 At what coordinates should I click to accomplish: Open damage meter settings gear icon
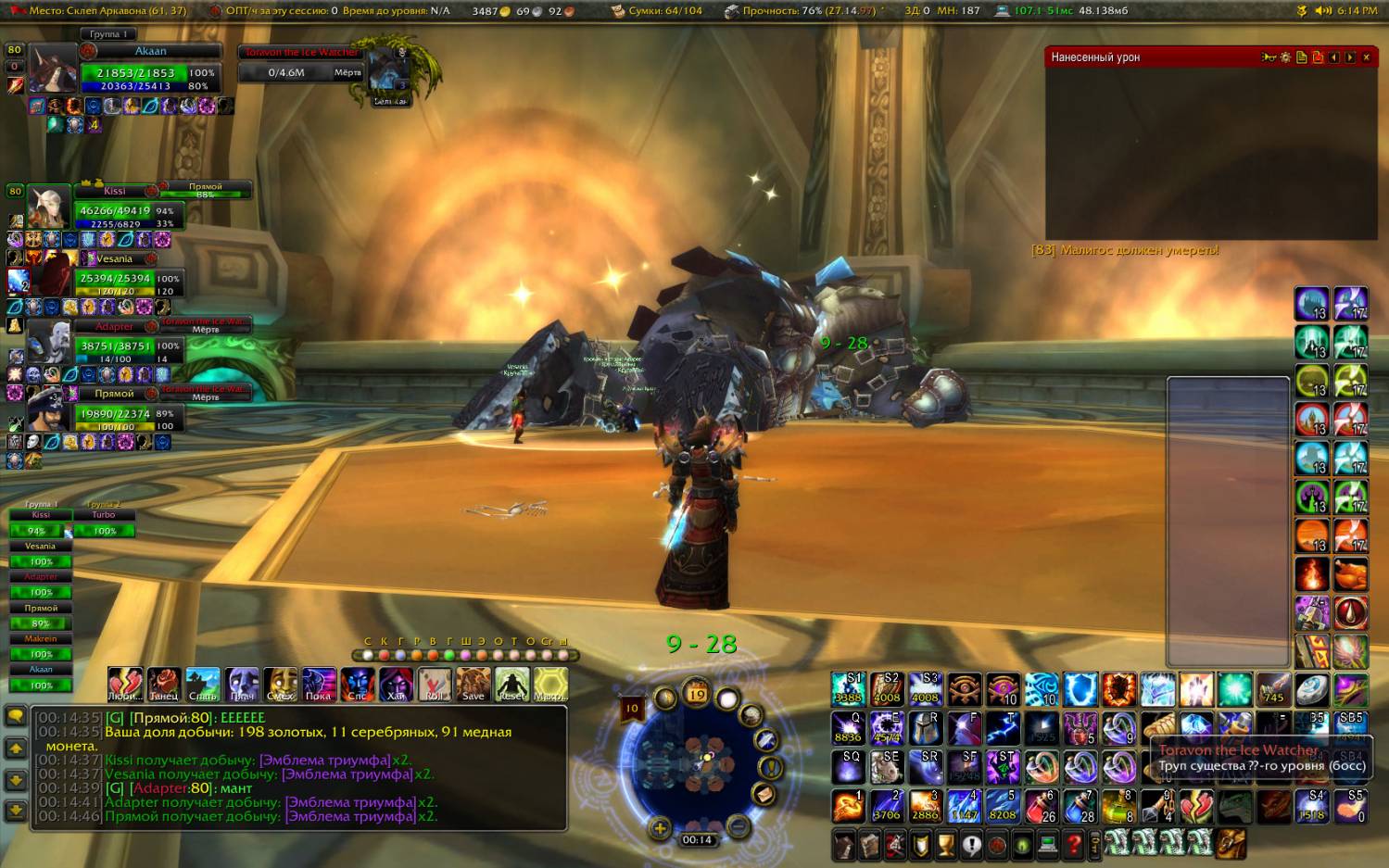pos(1285,57)
